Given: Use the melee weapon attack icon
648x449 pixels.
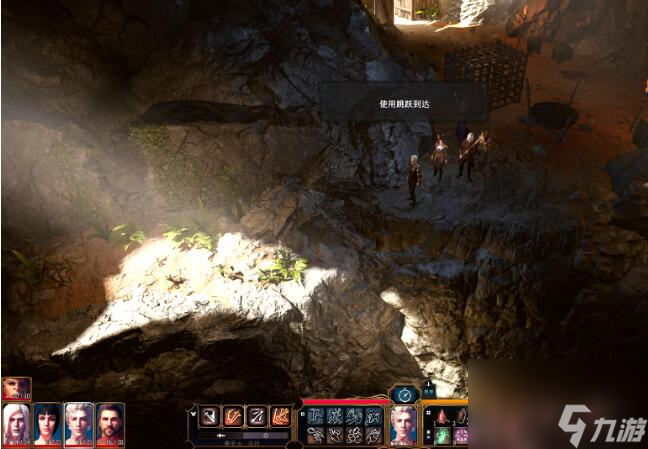Looking at the screenshot, I should (x=209, y=415).
